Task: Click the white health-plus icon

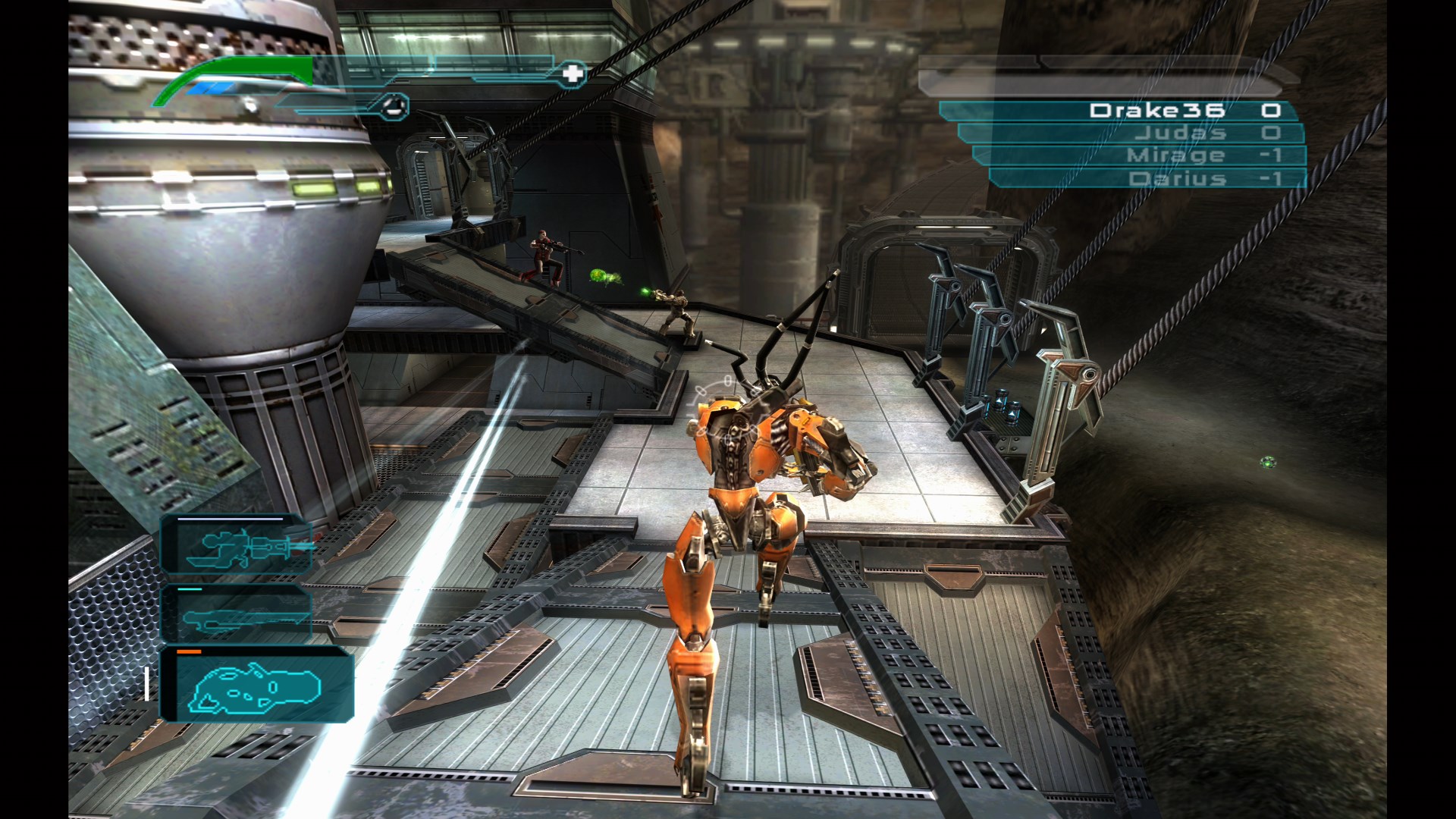Action: coord(573,73)
